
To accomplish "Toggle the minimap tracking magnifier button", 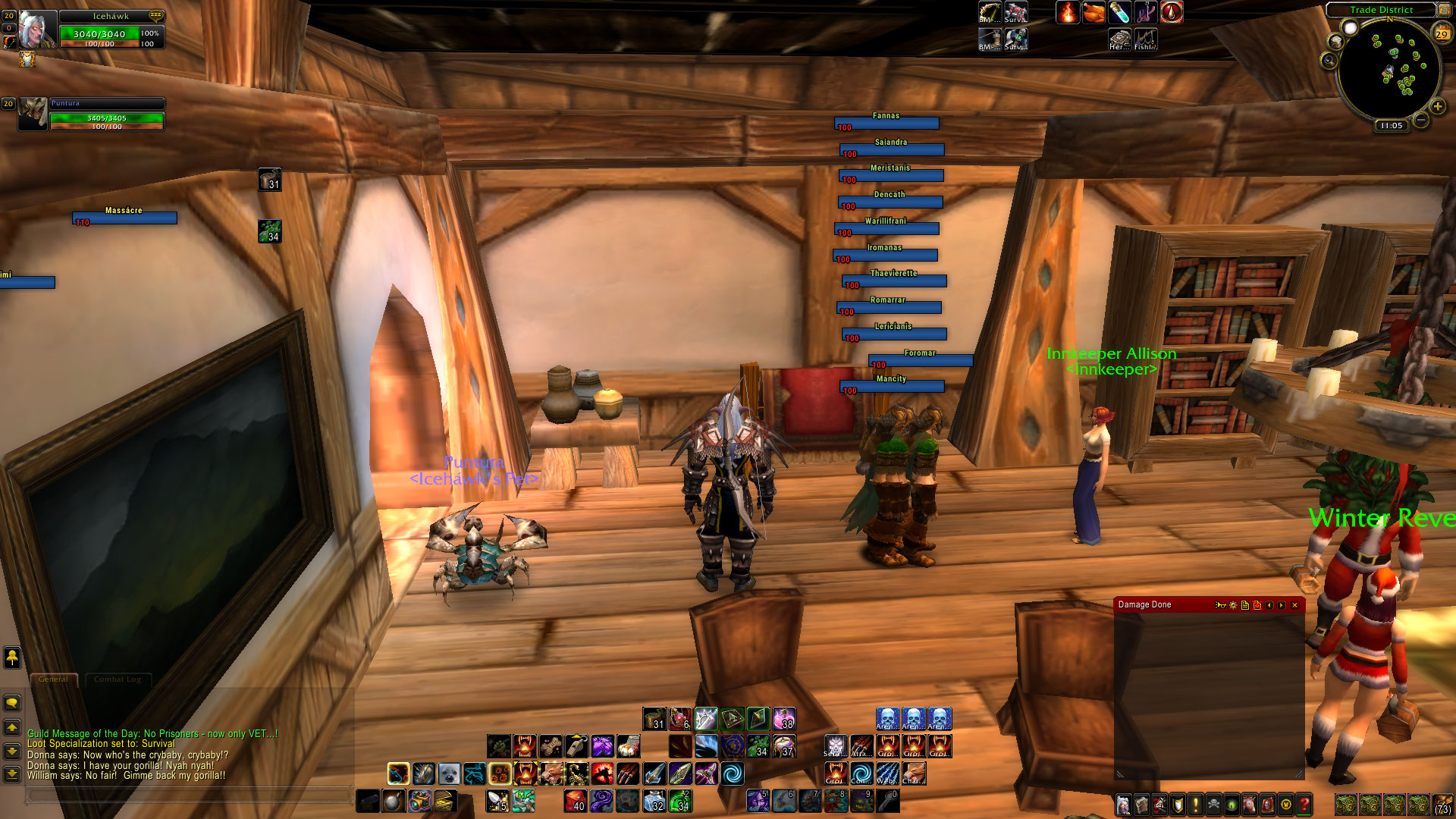I will tap(1329, 61).
